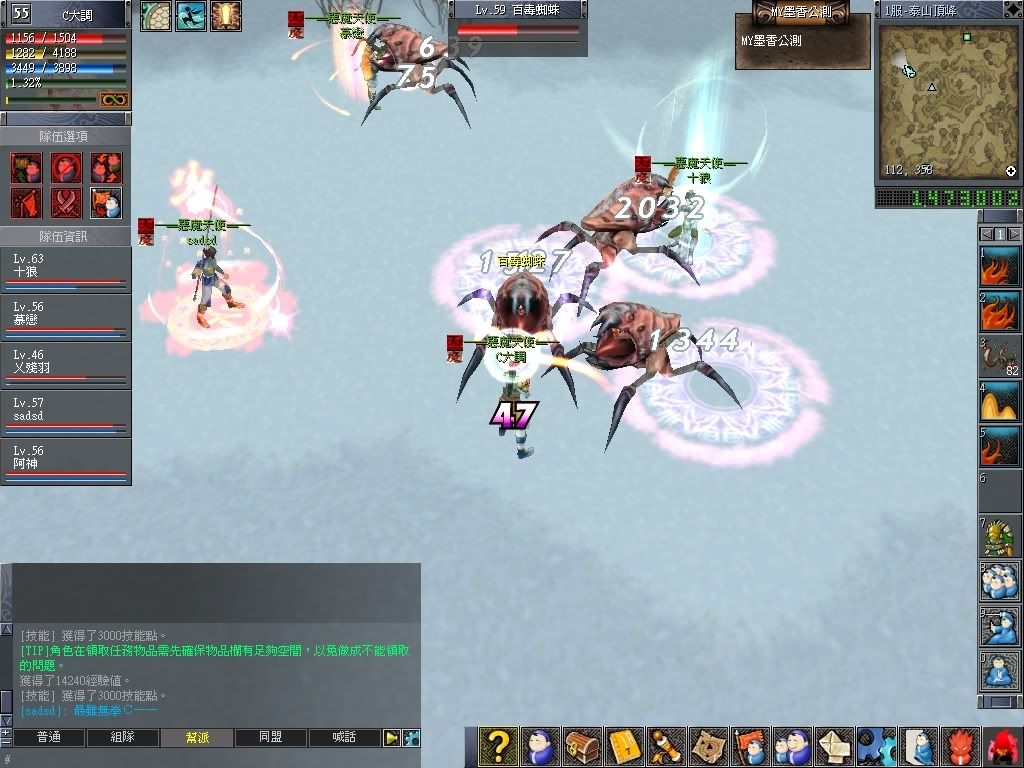This screenshot has height=768, width=1024.
Task: Click the turtle shell buff icon
Action: [156, 15]
